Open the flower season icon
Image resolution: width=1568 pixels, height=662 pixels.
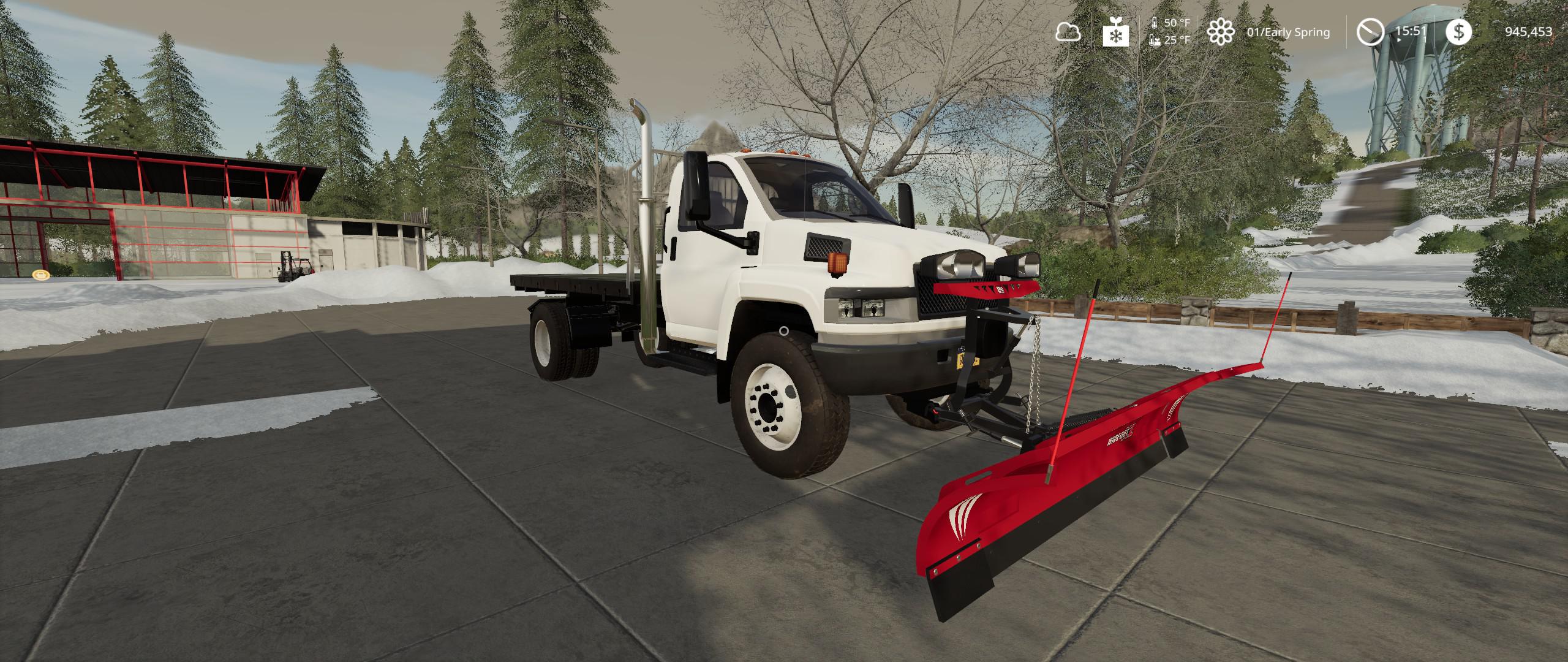1220,32
